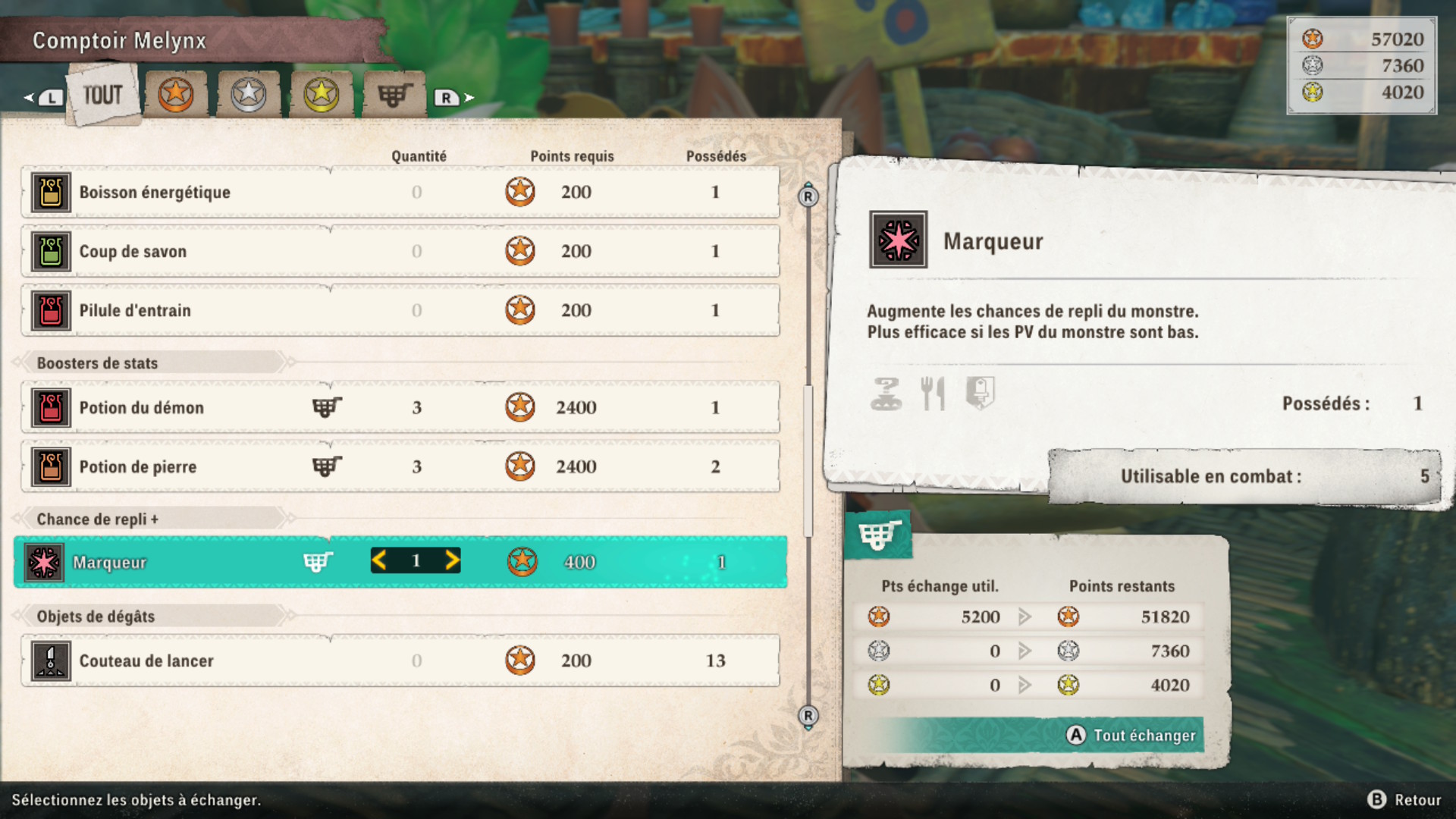Screen dimensions: 1456x819
Task: Select the Boisson énergétique row
Action: [400, 193]
